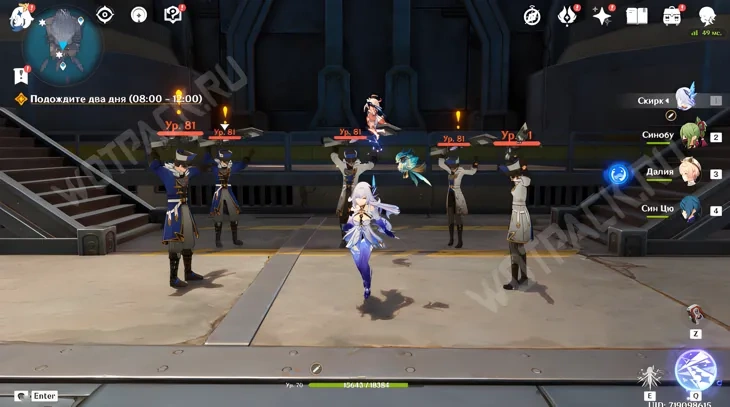730x407 pixels.
Task: Open the battle pass emblem icon
Action: [566, 16]
